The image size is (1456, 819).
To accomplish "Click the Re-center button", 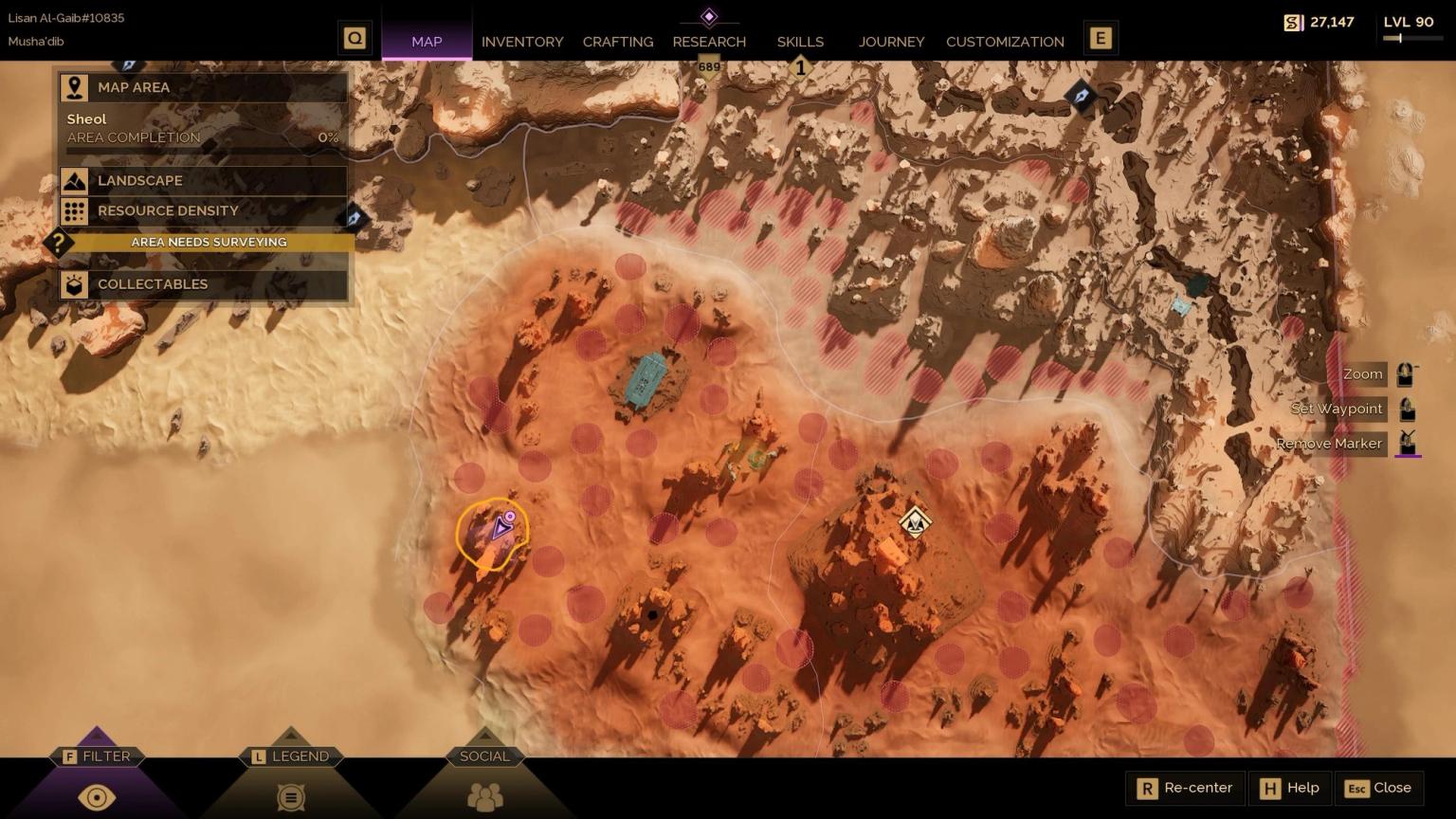I will tap(1183, 788).
